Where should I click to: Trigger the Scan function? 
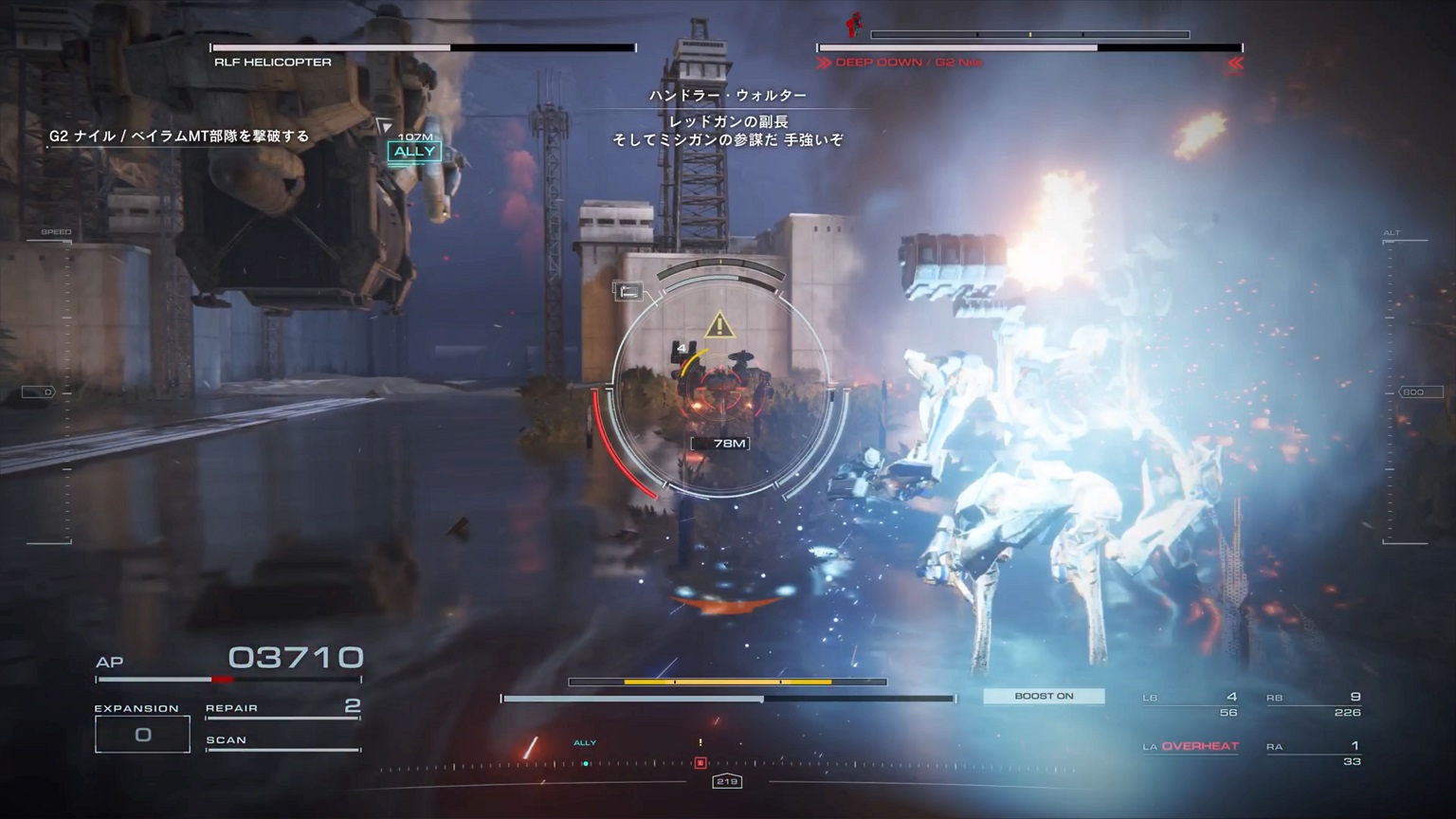282,740
